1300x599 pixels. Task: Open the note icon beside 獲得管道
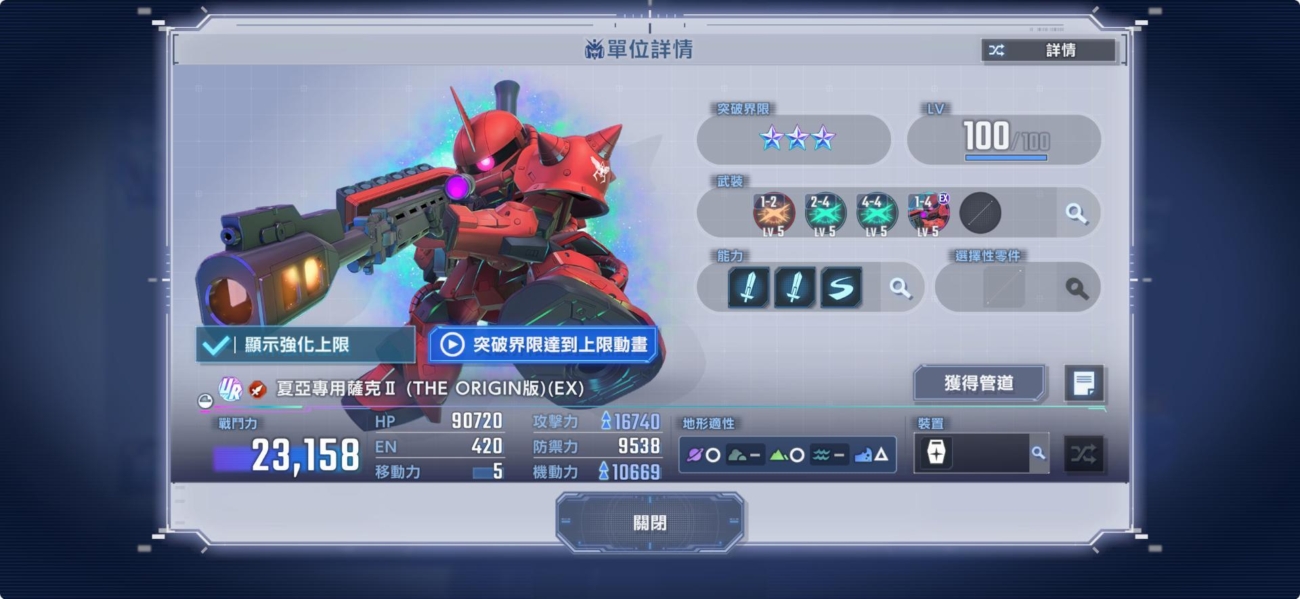pos(1084,382)
